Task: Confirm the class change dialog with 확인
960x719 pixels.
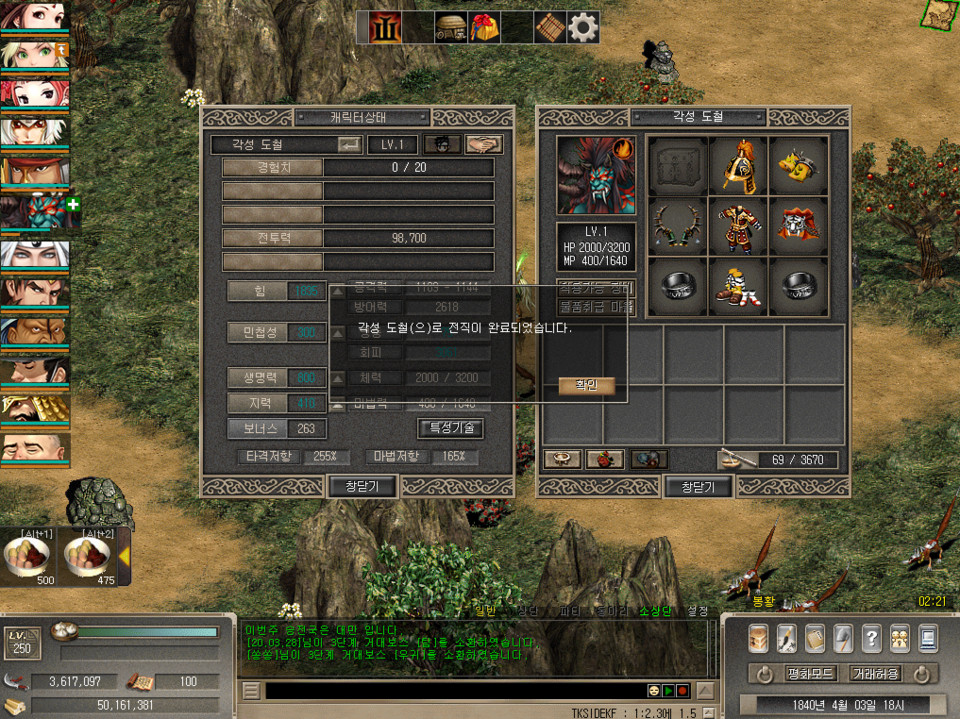Action: (x=586, y=385)
